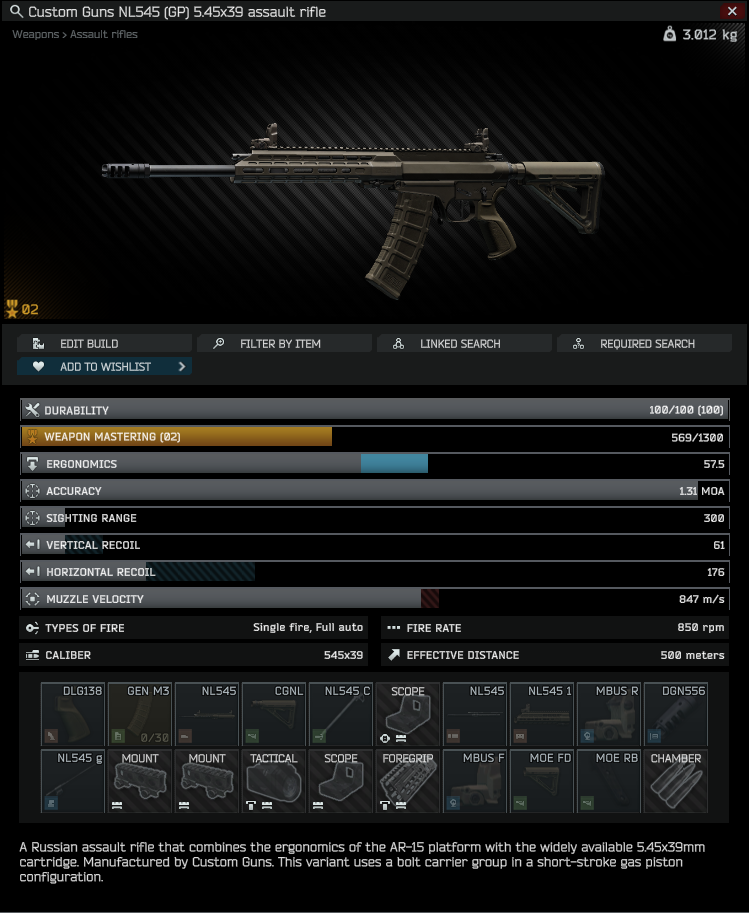Choose the empty TACTICAL slot
749x913 pixels.
pyautogui.click(x=274, y=781)
